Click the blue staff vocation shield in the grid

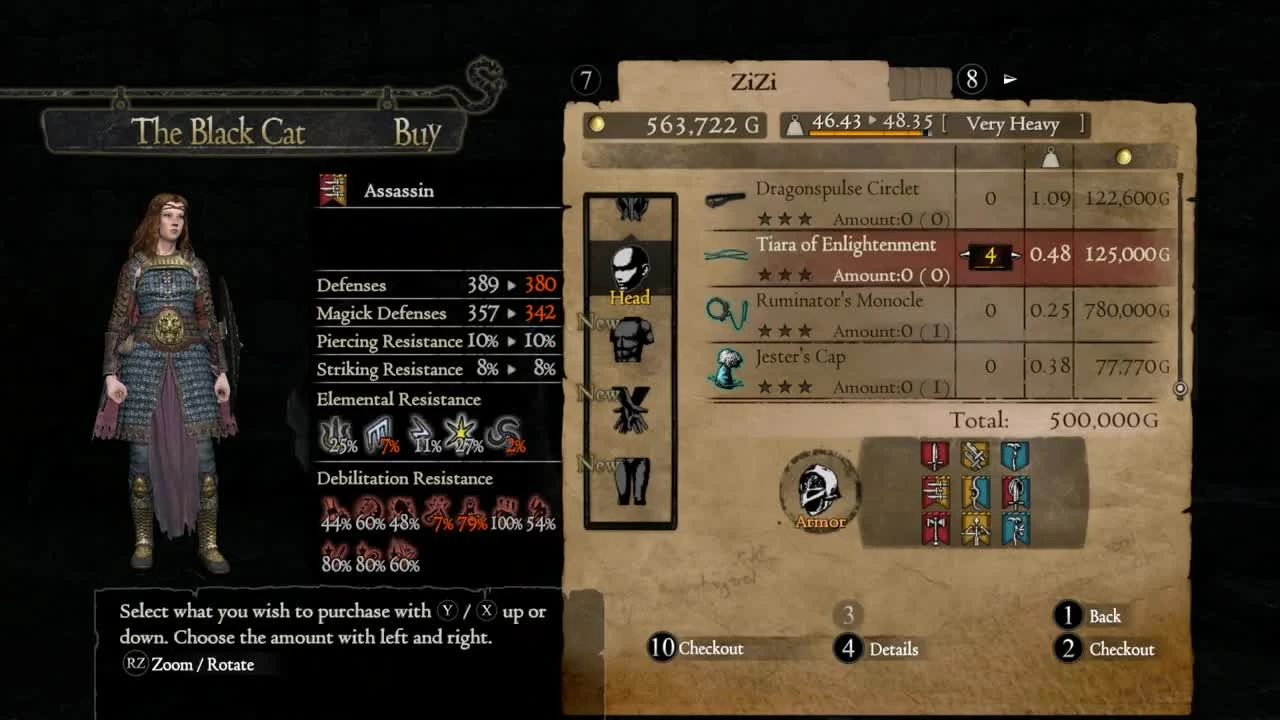[1016, 455]
